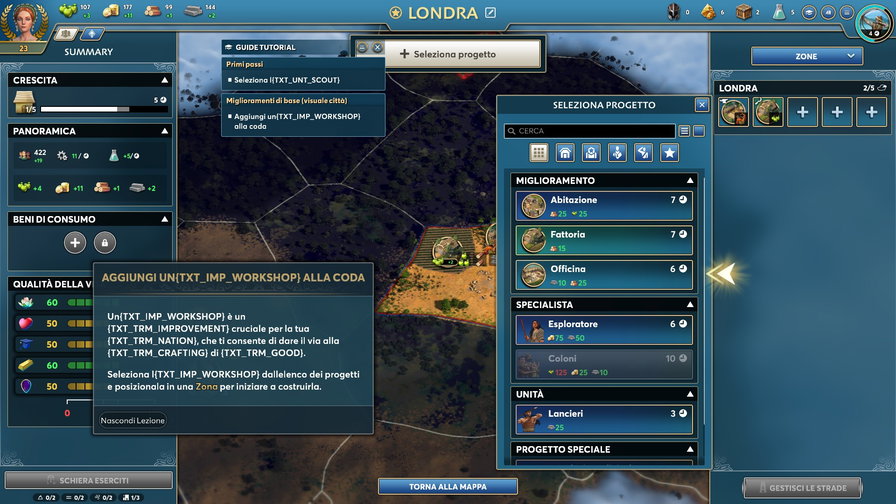
Task: Queue the Lancieri unit
Action: (604, 419)
